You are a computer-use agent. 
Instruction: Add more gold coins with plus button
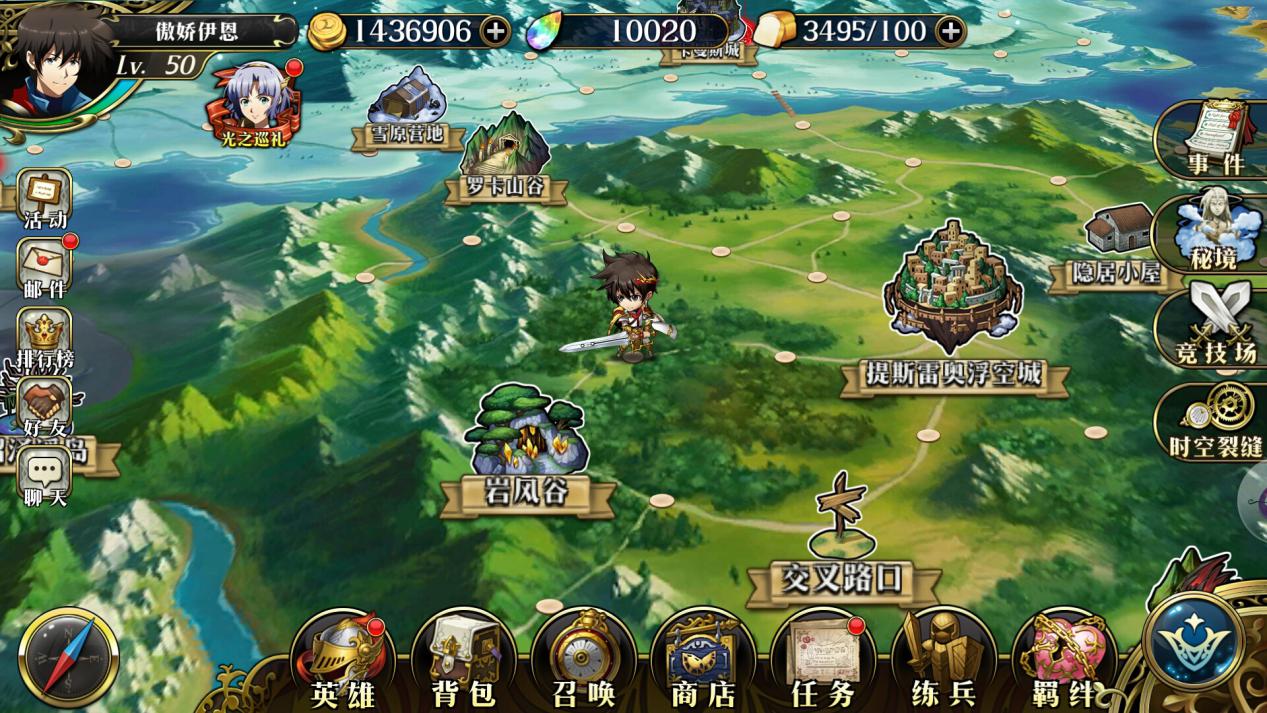[x=495, y=31]
